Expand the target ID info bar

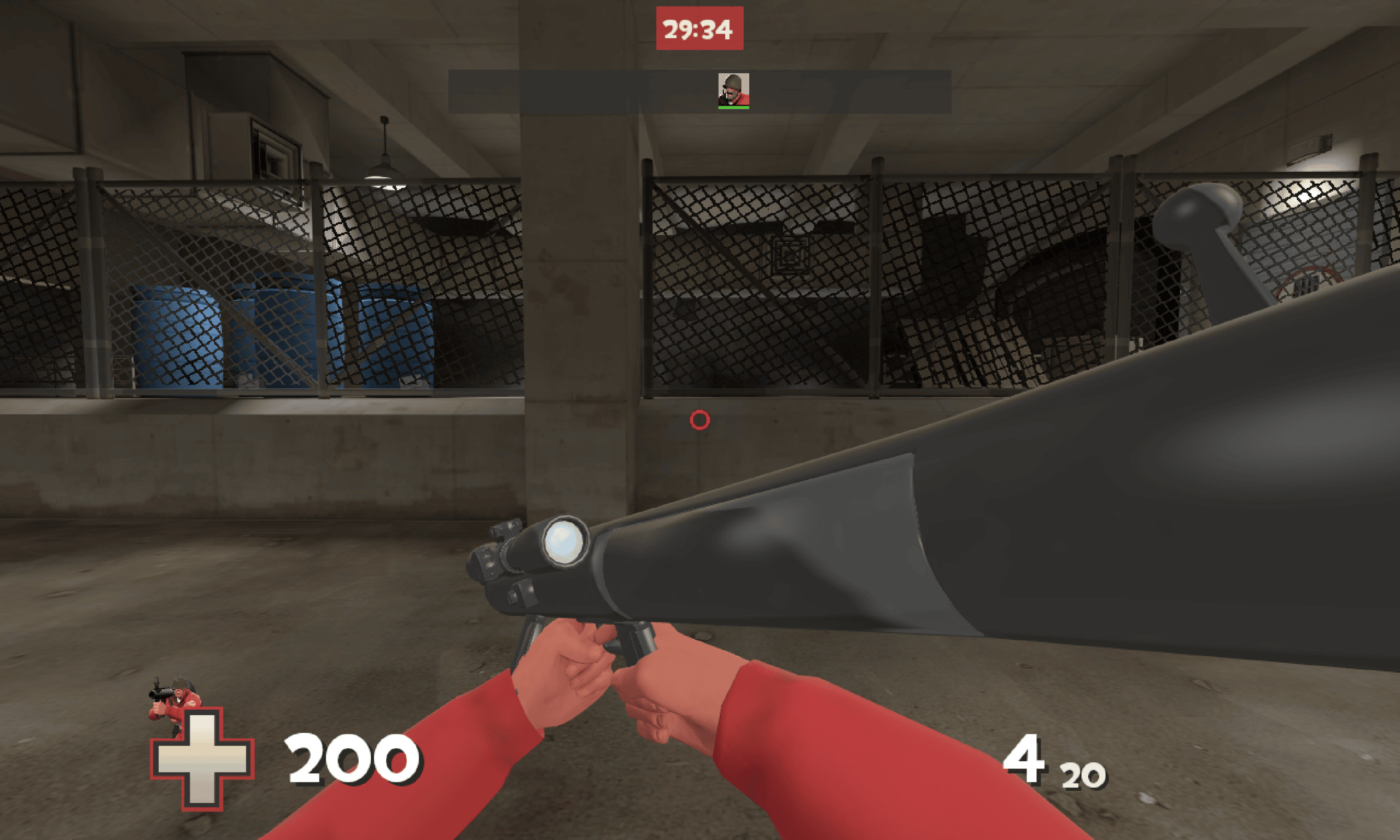pos(622,91)
